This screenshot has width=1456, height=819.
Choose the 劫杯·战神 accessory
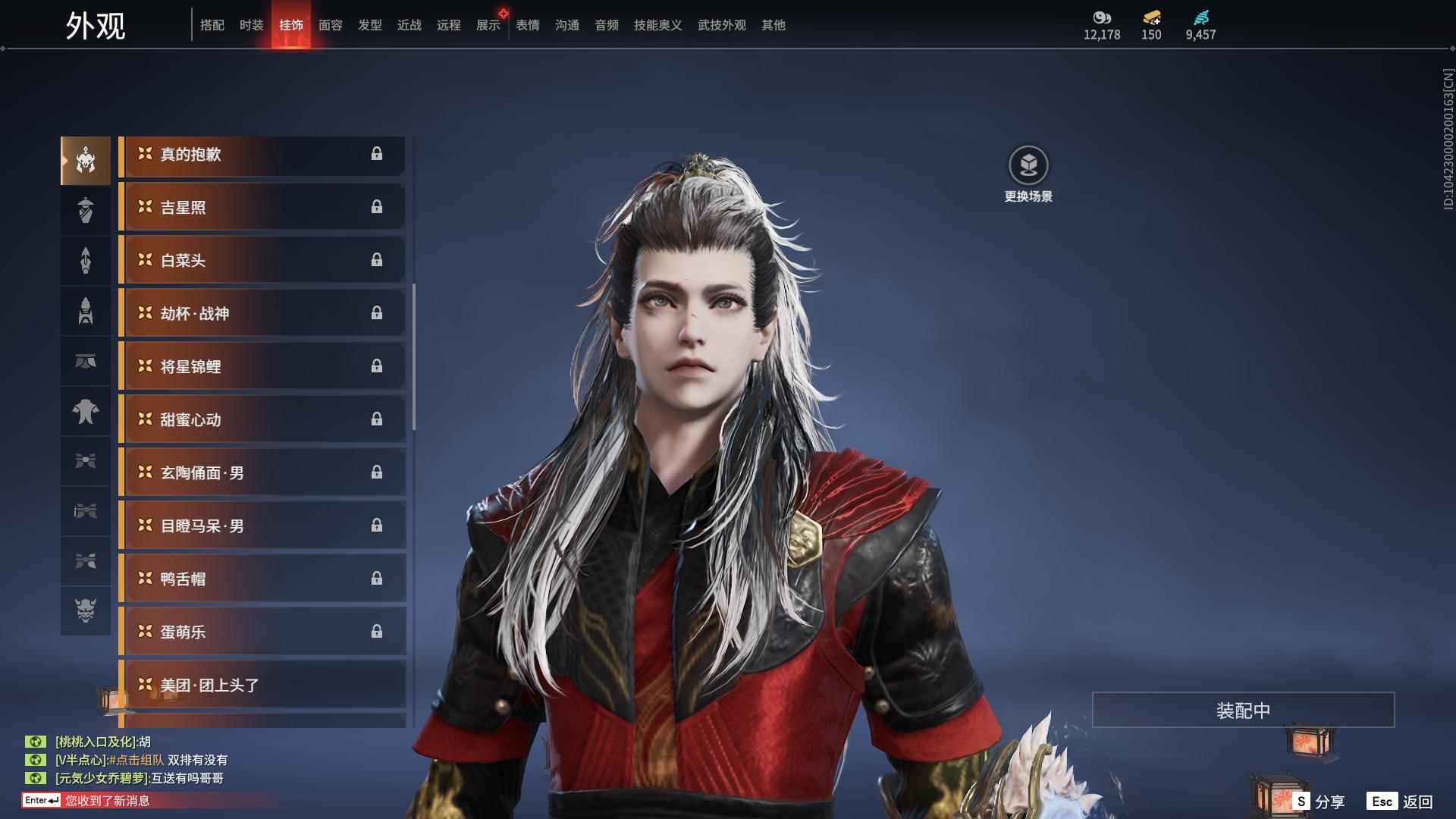tap(262, 314)
